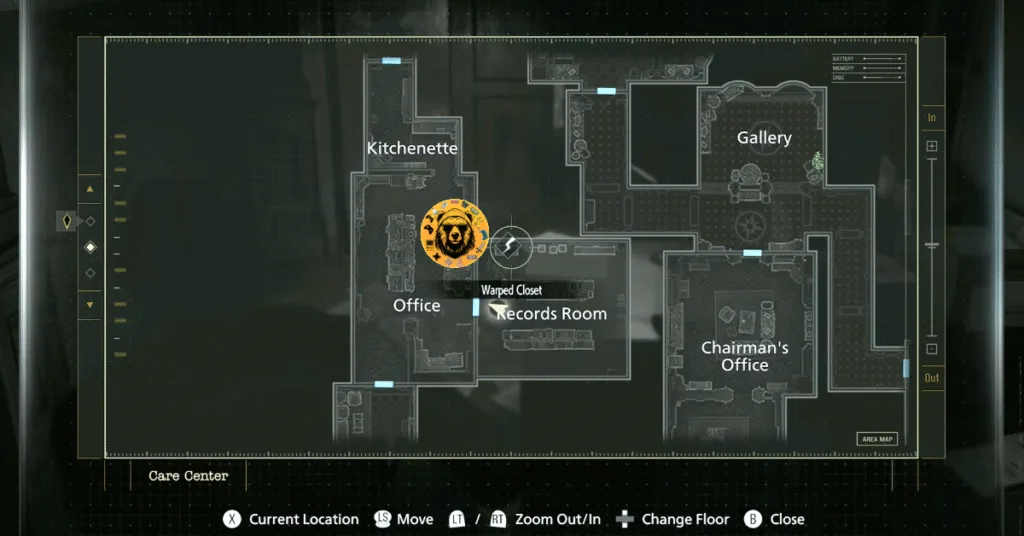Select the Kitchenette room label
Image resolution: width=1024 pixels, height=536 pixels.
[412, 148]
